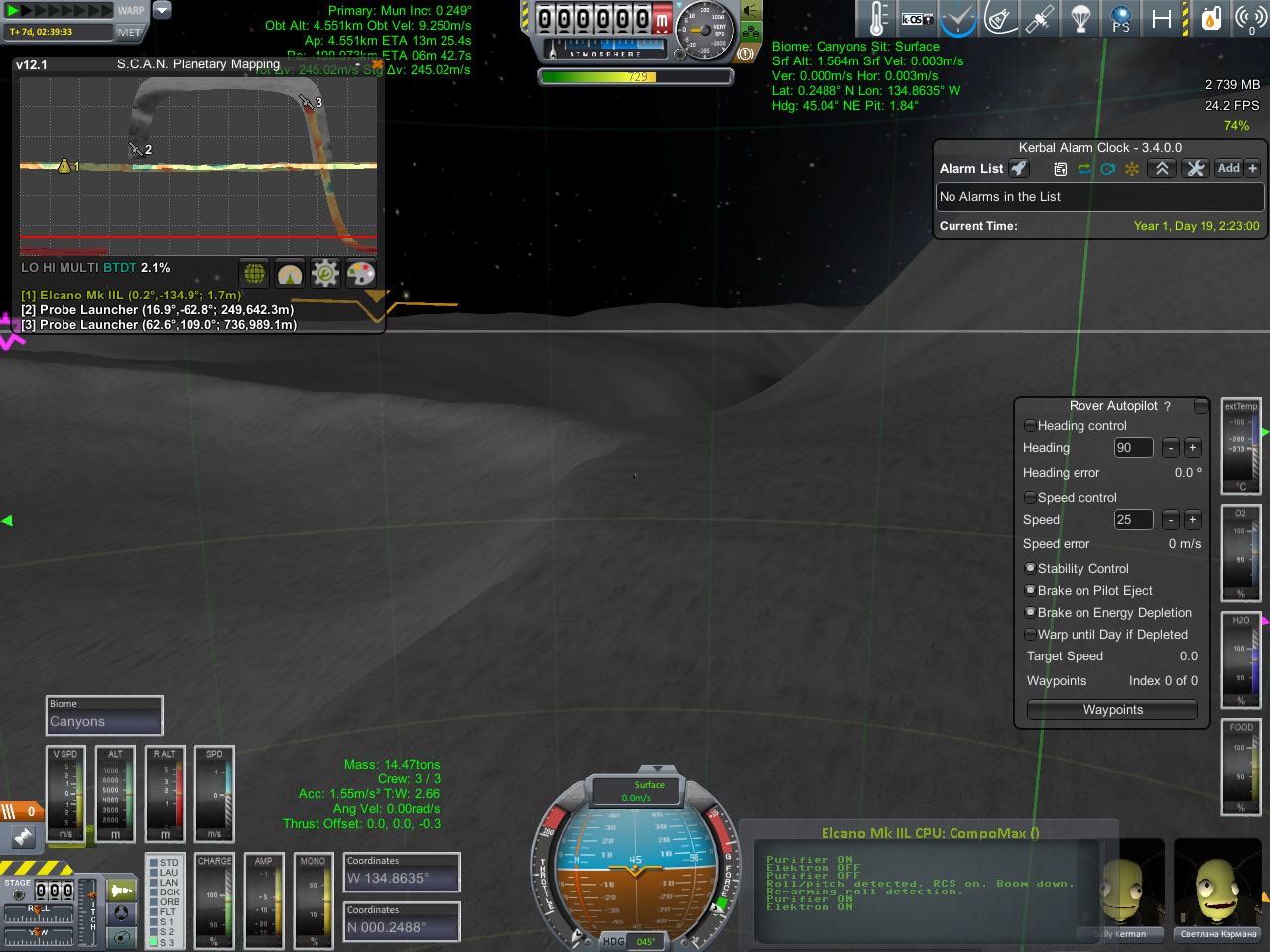Open SCAN map color palette settings
Image resolution: width=1270 pixels, height=952 pixels.
click(x=361, y=273)
